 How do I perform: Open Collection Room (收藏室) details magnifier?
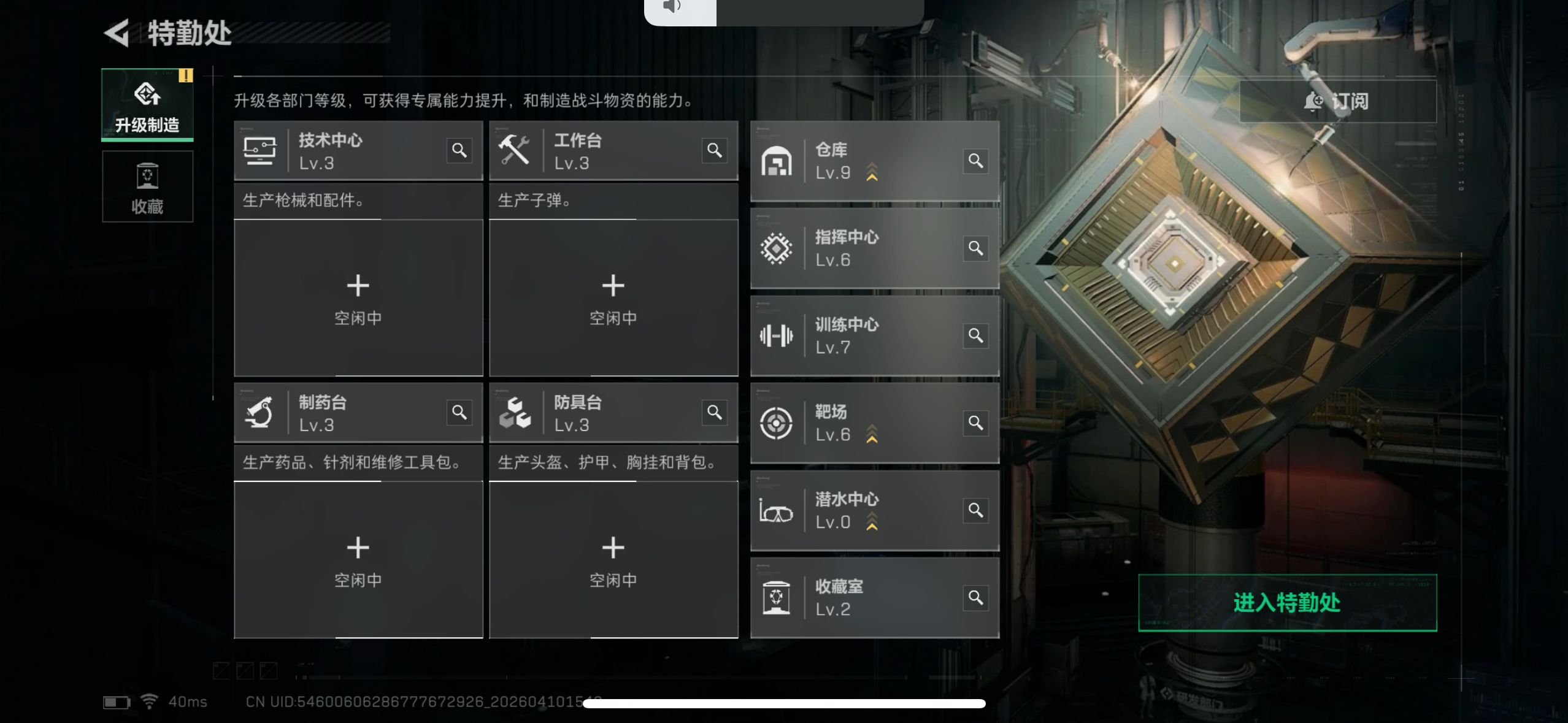click(977, 597)
